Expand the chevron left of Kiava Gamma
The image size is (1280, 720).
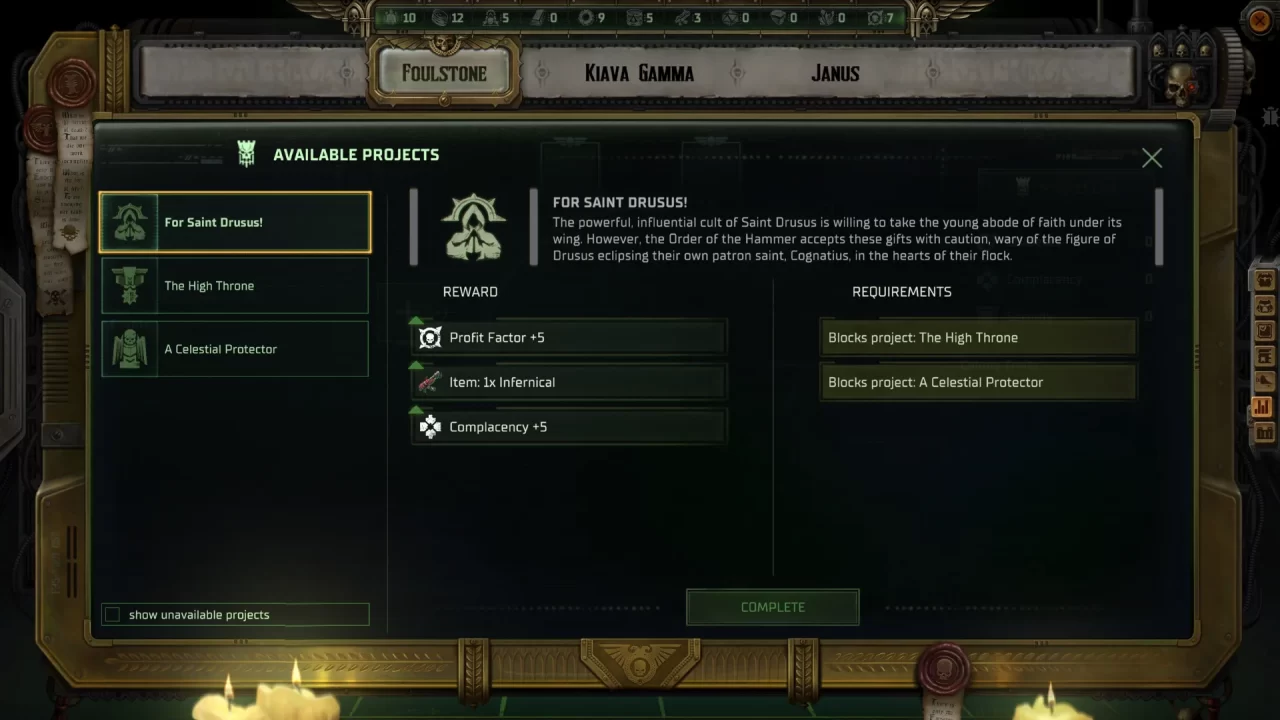(x=541, y=73)
